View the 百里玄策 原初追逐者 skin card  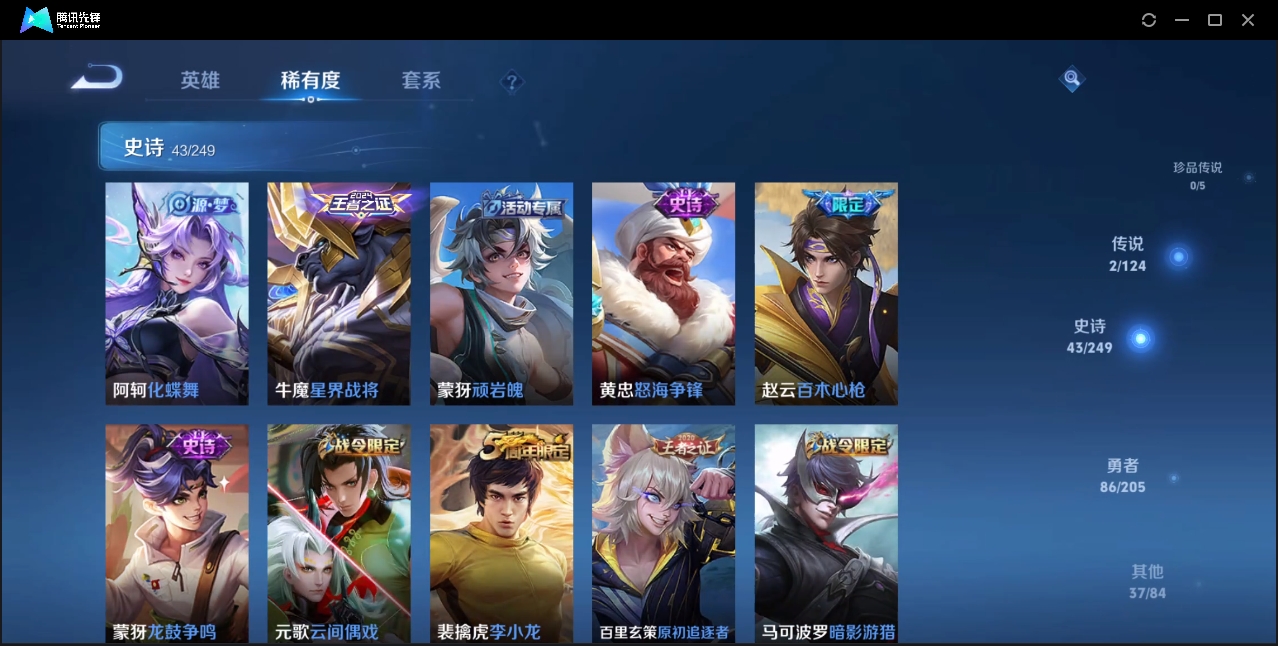click(663, 533)
